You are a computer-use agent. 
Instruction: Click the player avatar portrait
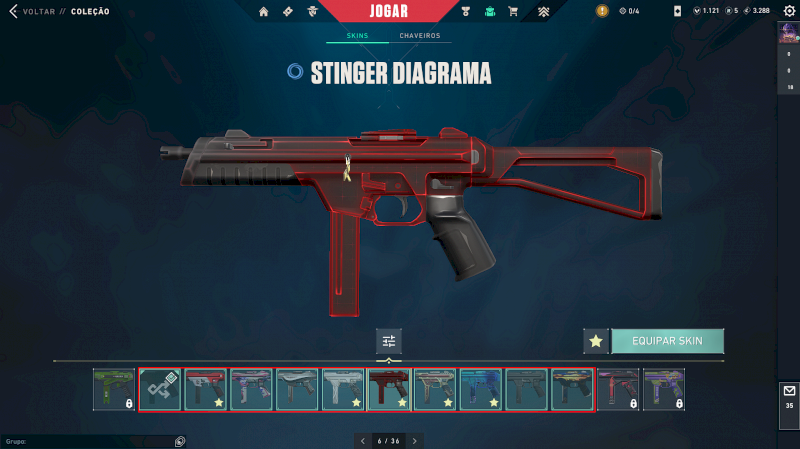click(x=788, y=33)
